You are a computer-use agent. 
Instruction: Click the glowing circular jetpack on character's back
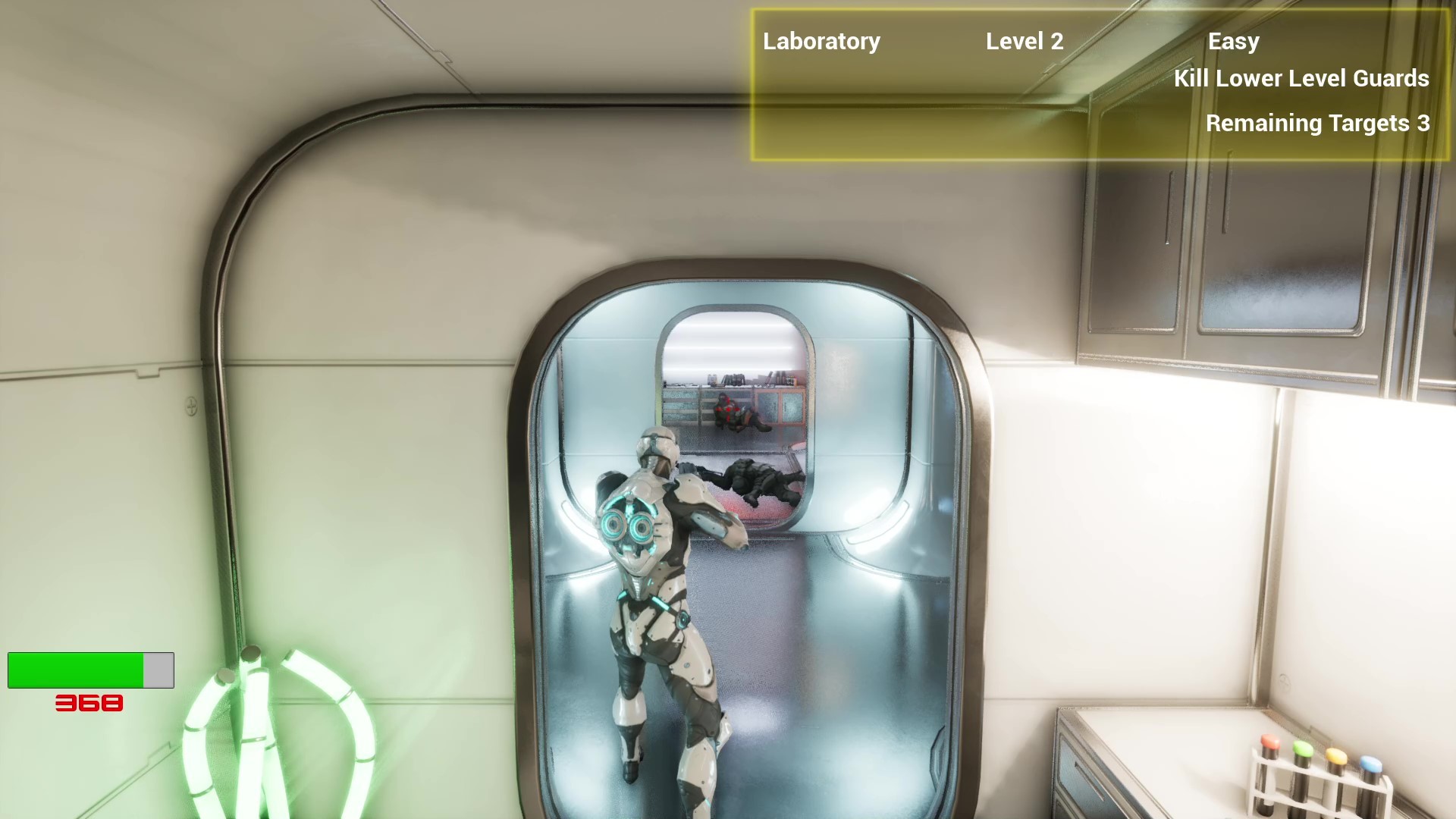point(627,526)
